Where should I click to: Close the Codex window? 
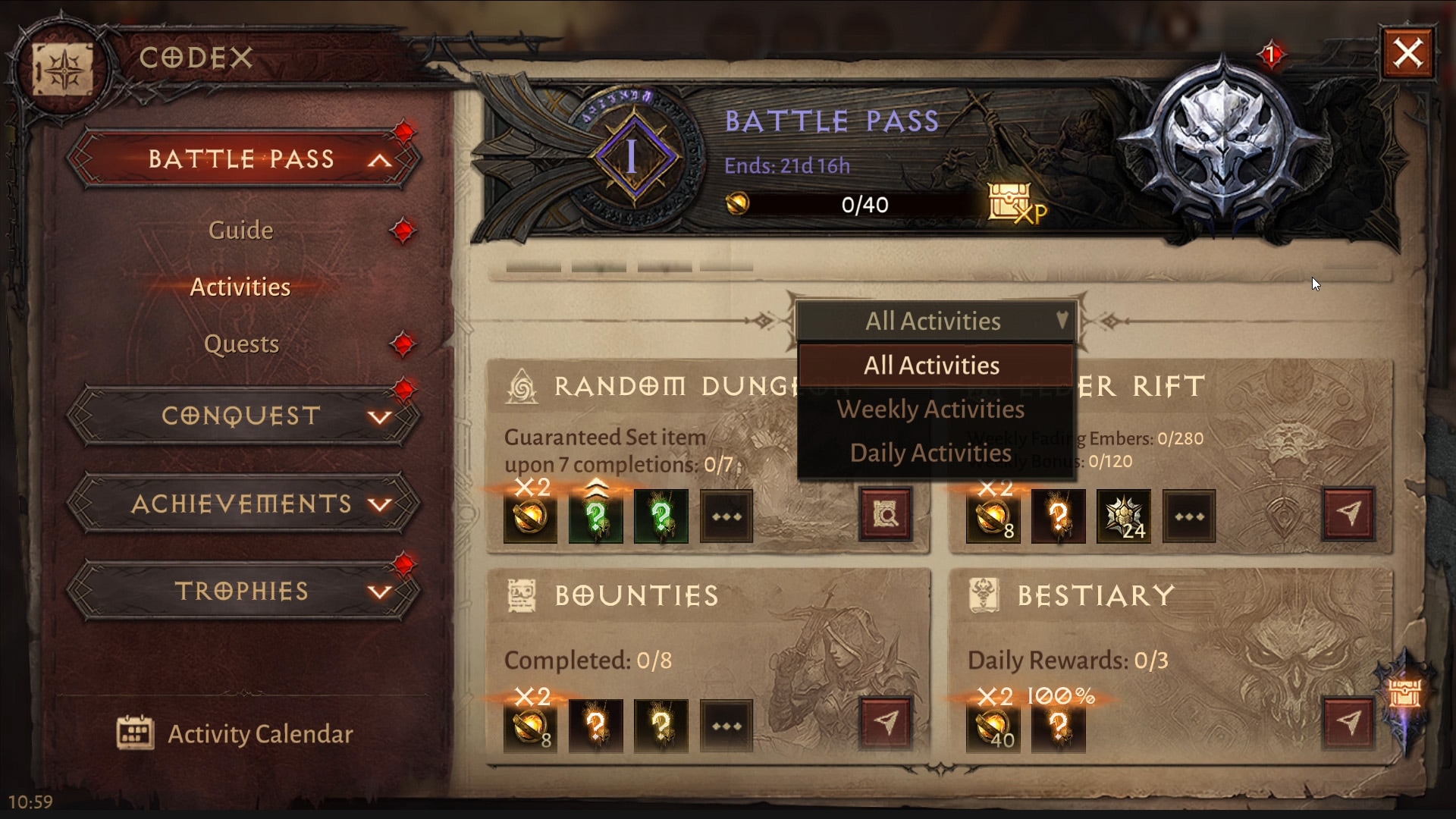pos(1408,53)
